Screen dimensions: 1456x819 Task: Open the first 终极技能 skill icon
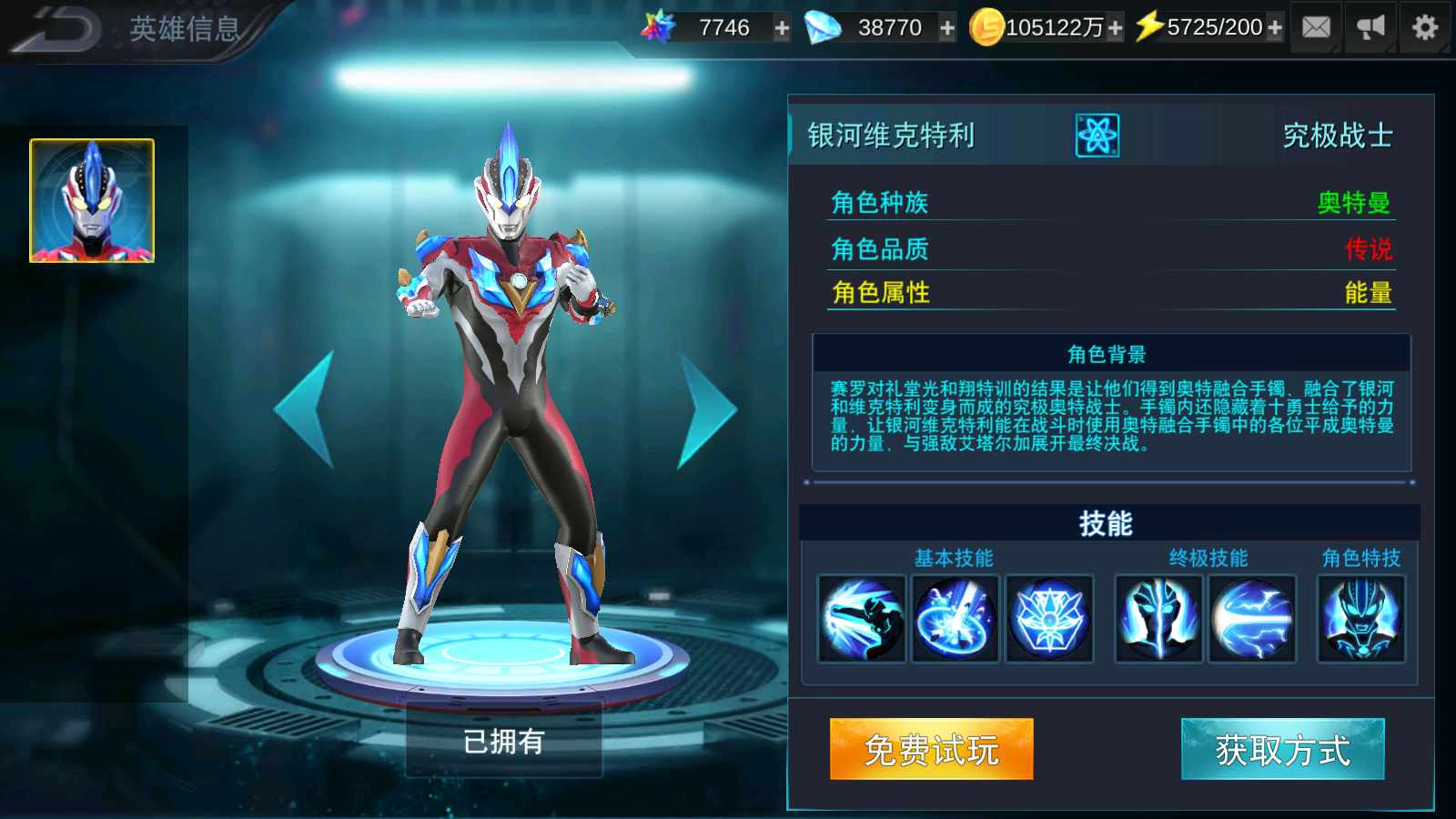[1157, 620]
